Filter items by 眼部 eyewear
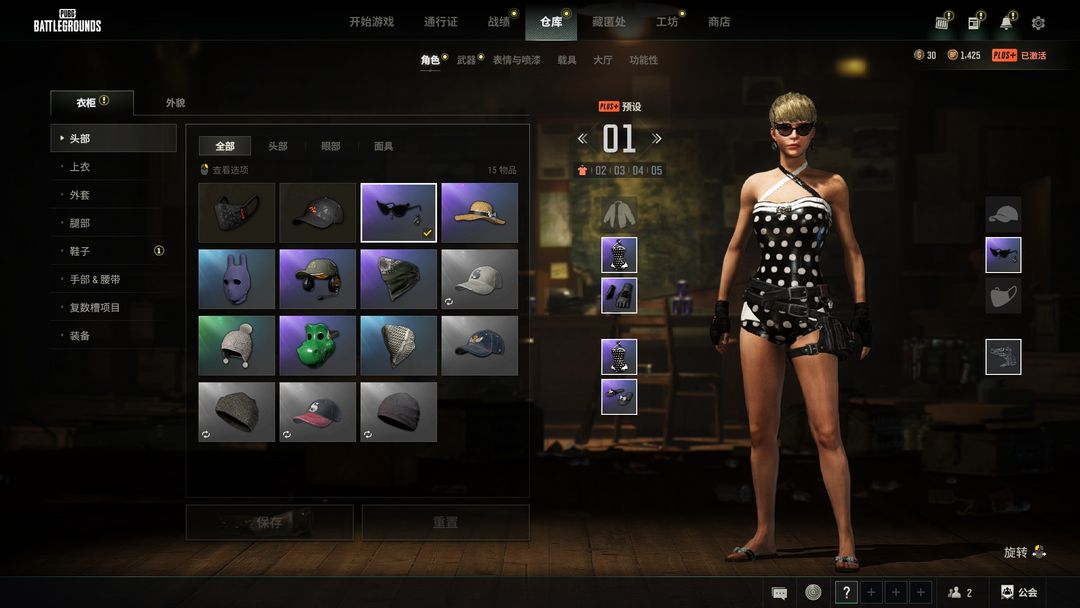 (330, 146)
